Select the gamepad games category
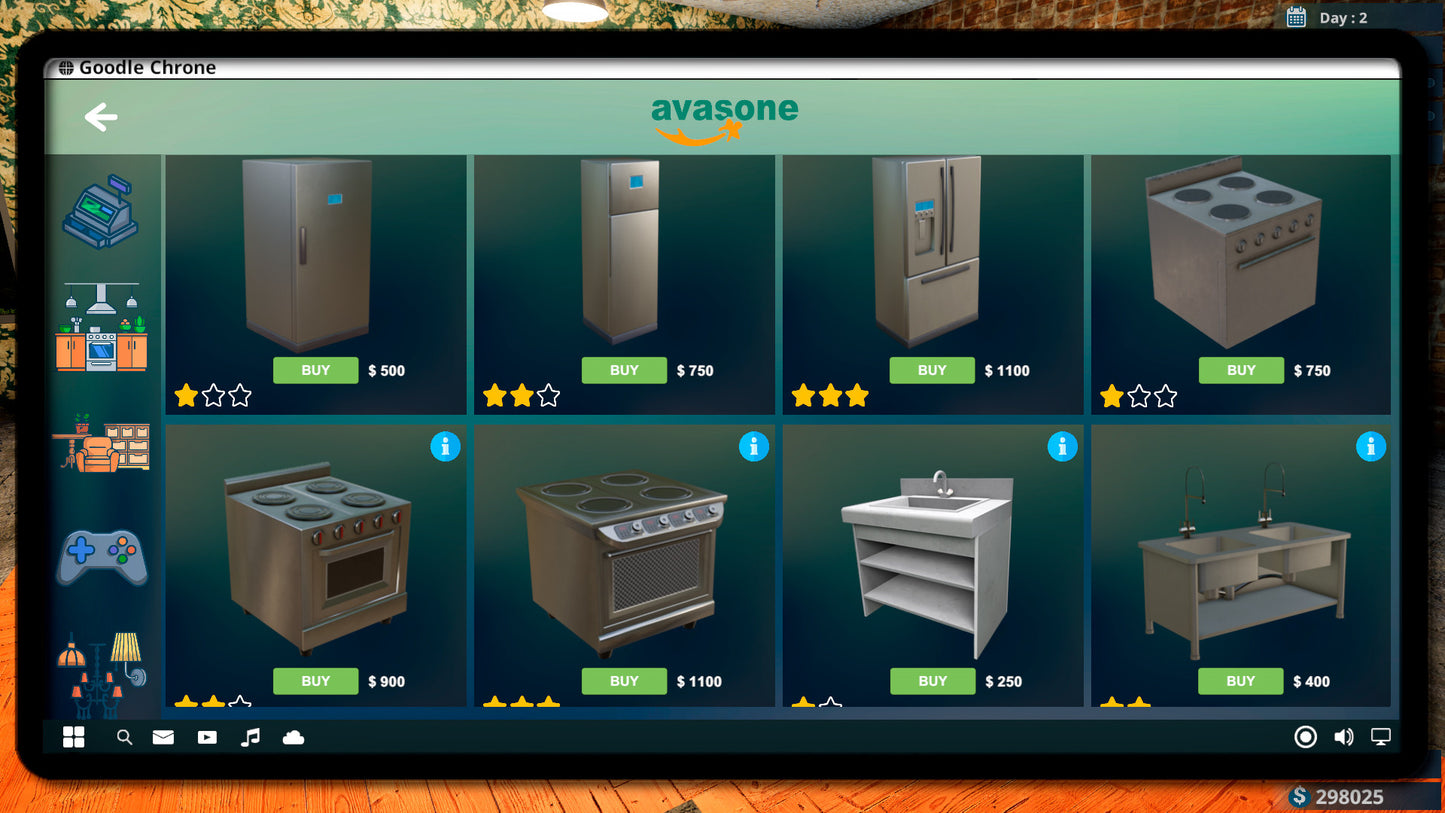This screenshot has height=813, width=1445. 101,555
